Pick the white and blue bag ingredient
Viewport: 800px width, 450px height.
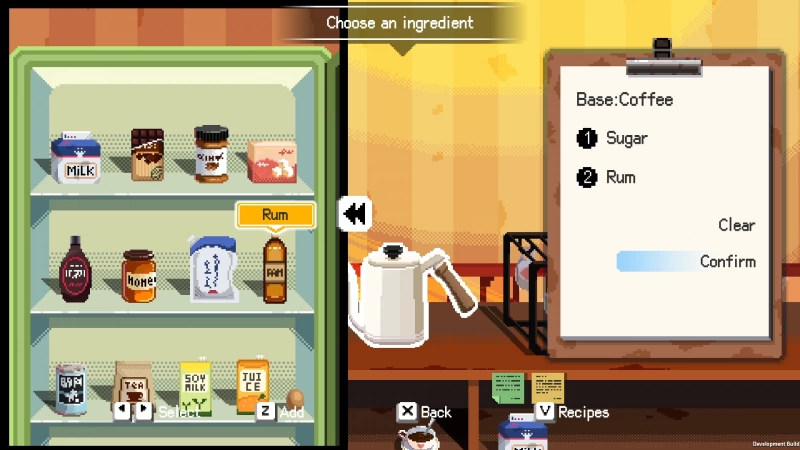click(212, 267)
